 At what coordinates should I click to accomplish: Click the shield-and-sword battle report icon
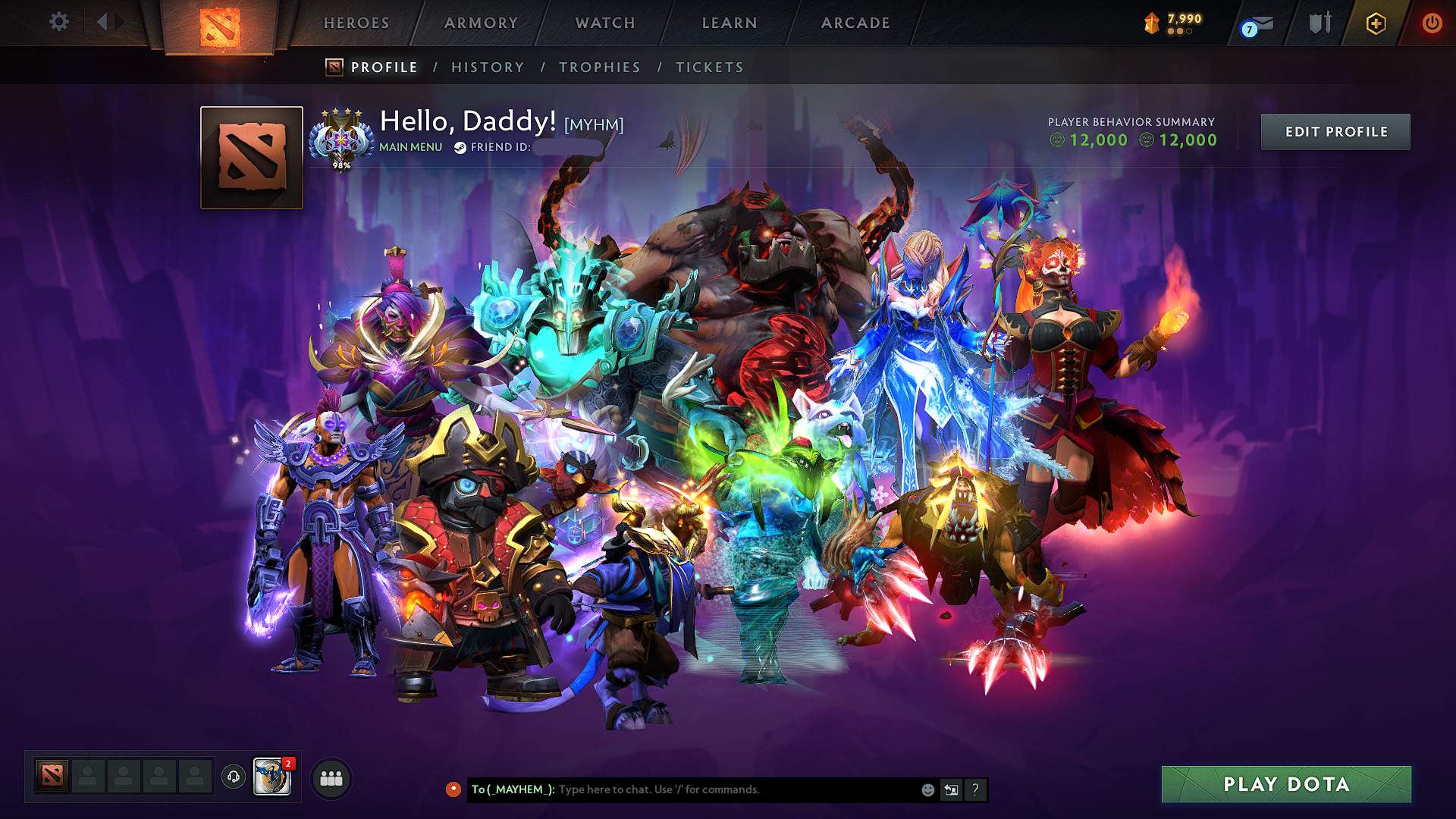tap(1319, 24)
